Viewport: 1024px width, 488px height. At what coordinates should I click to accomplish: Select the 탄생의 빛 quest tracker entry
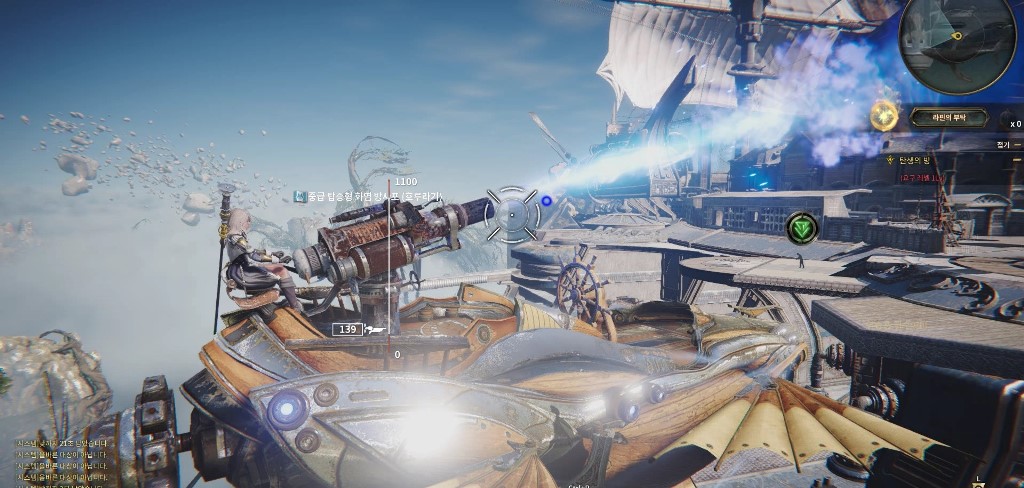[x=914, y=160]
